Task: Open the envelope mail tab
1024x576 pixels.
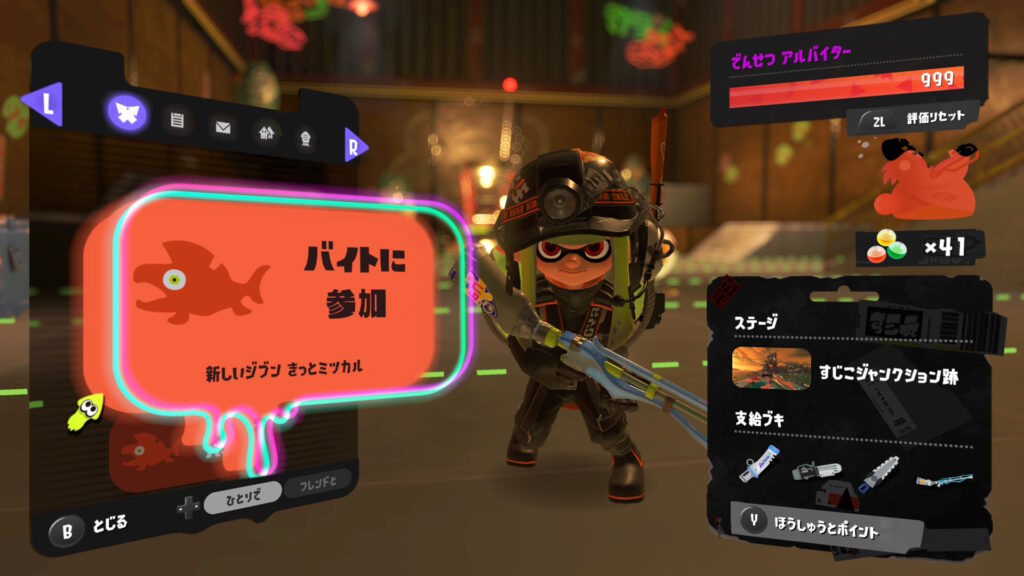Action: click(x=222, y=127)
